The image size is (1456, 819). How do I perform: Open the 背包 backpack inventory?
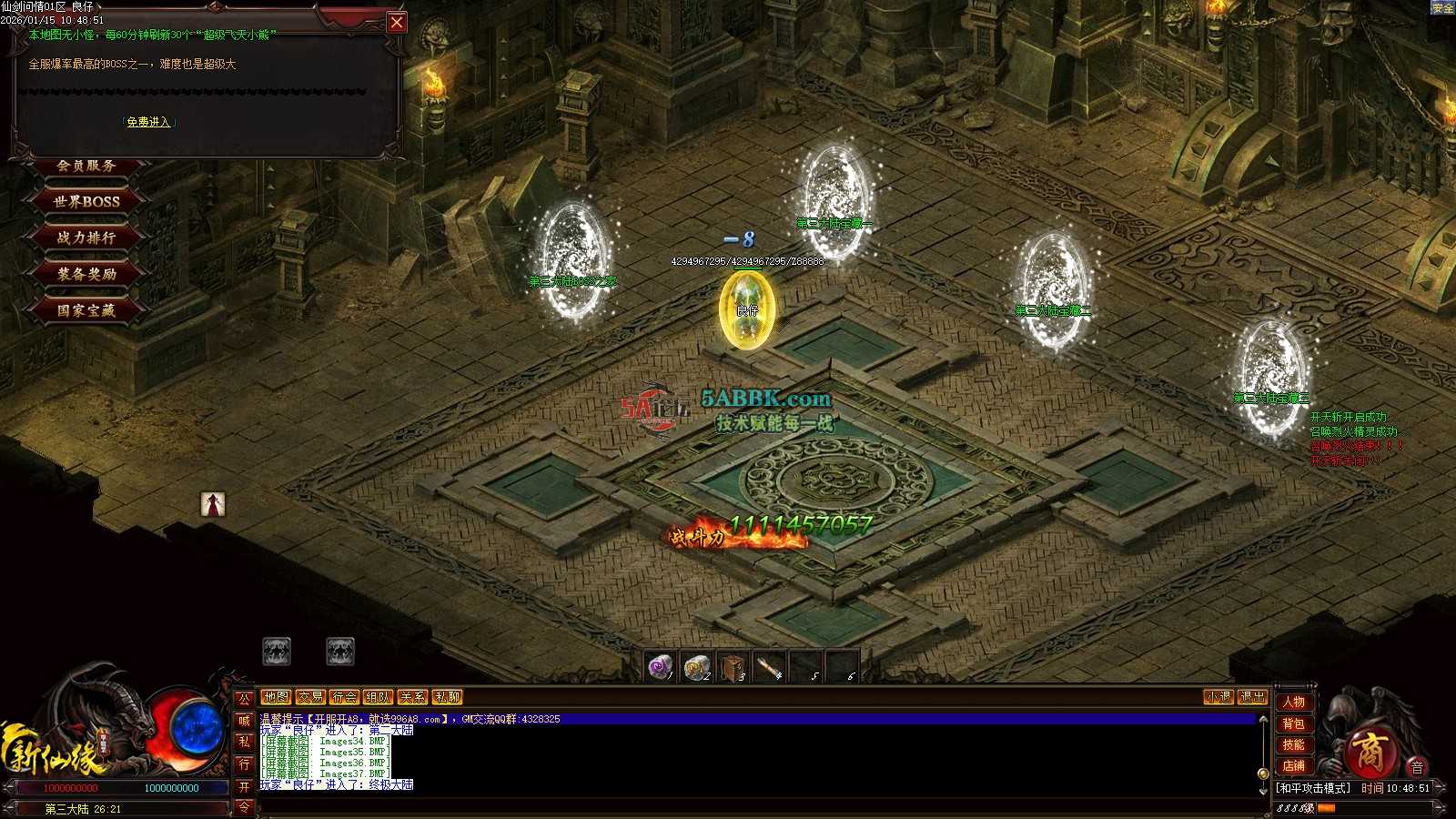pos(1294,723)
